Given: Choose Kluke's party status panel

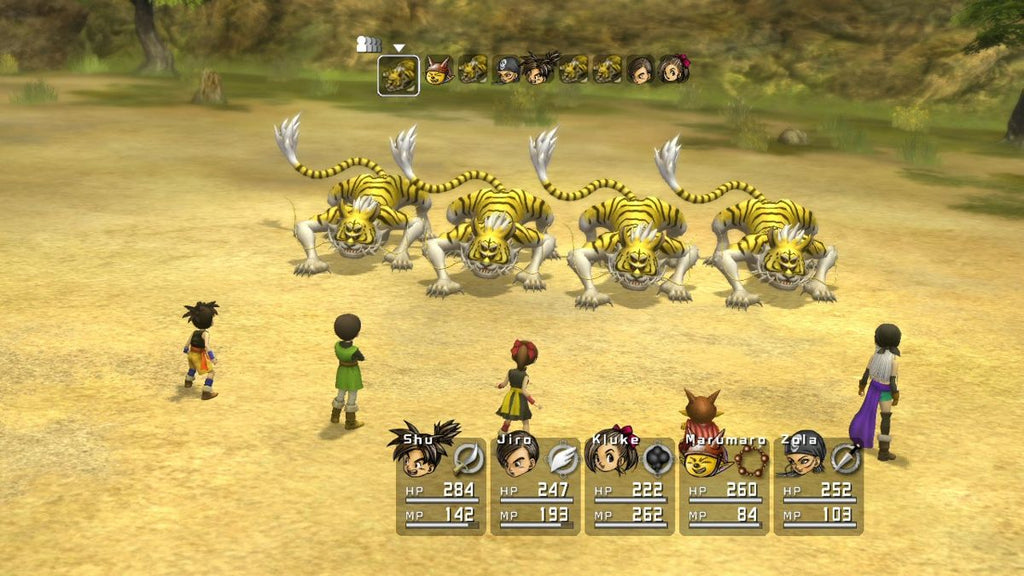Looking at the screenshot, I should (629, 483).
